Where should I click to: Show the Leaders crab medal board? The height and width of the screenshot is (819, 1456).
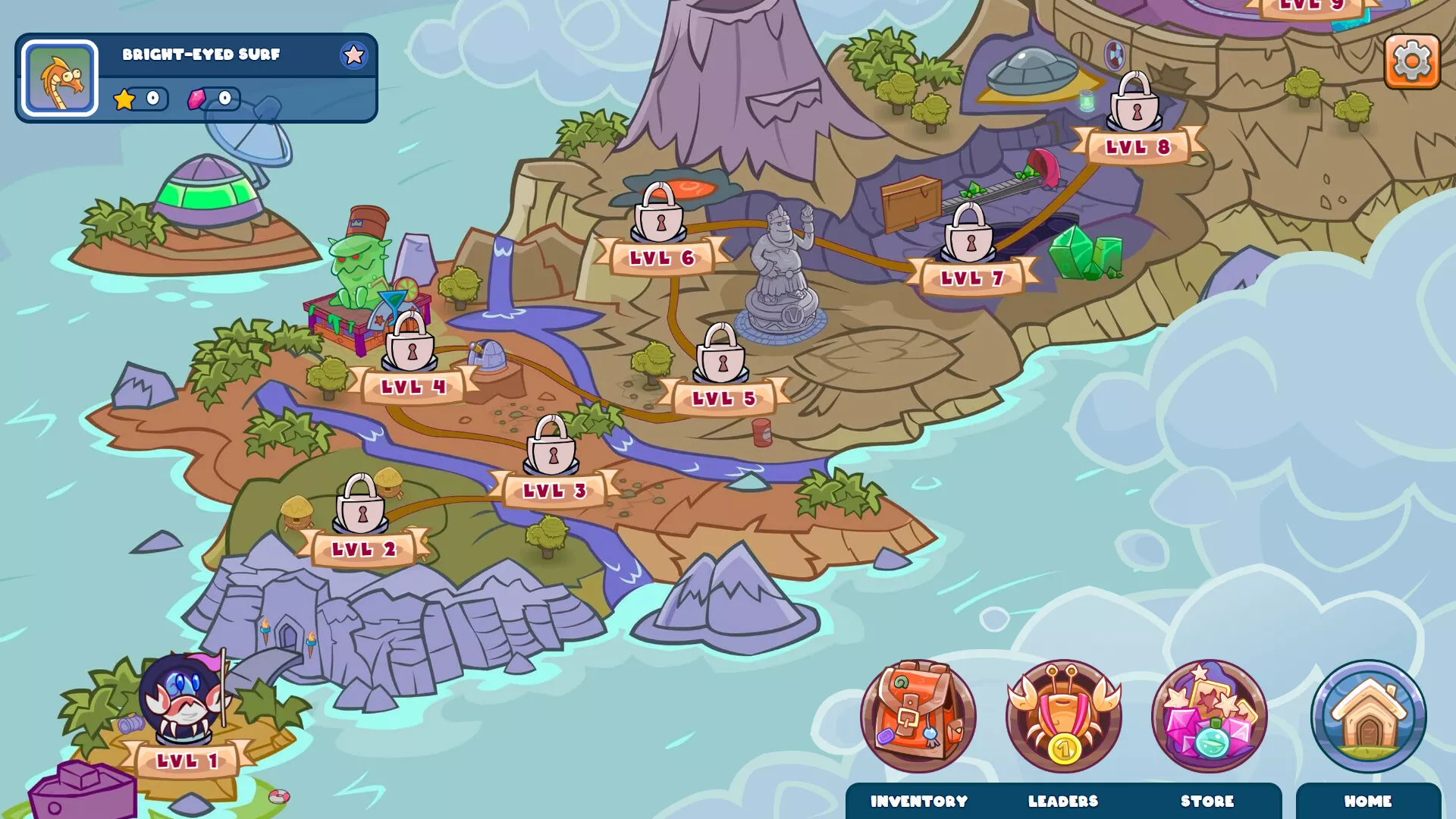coord(1063,717)
